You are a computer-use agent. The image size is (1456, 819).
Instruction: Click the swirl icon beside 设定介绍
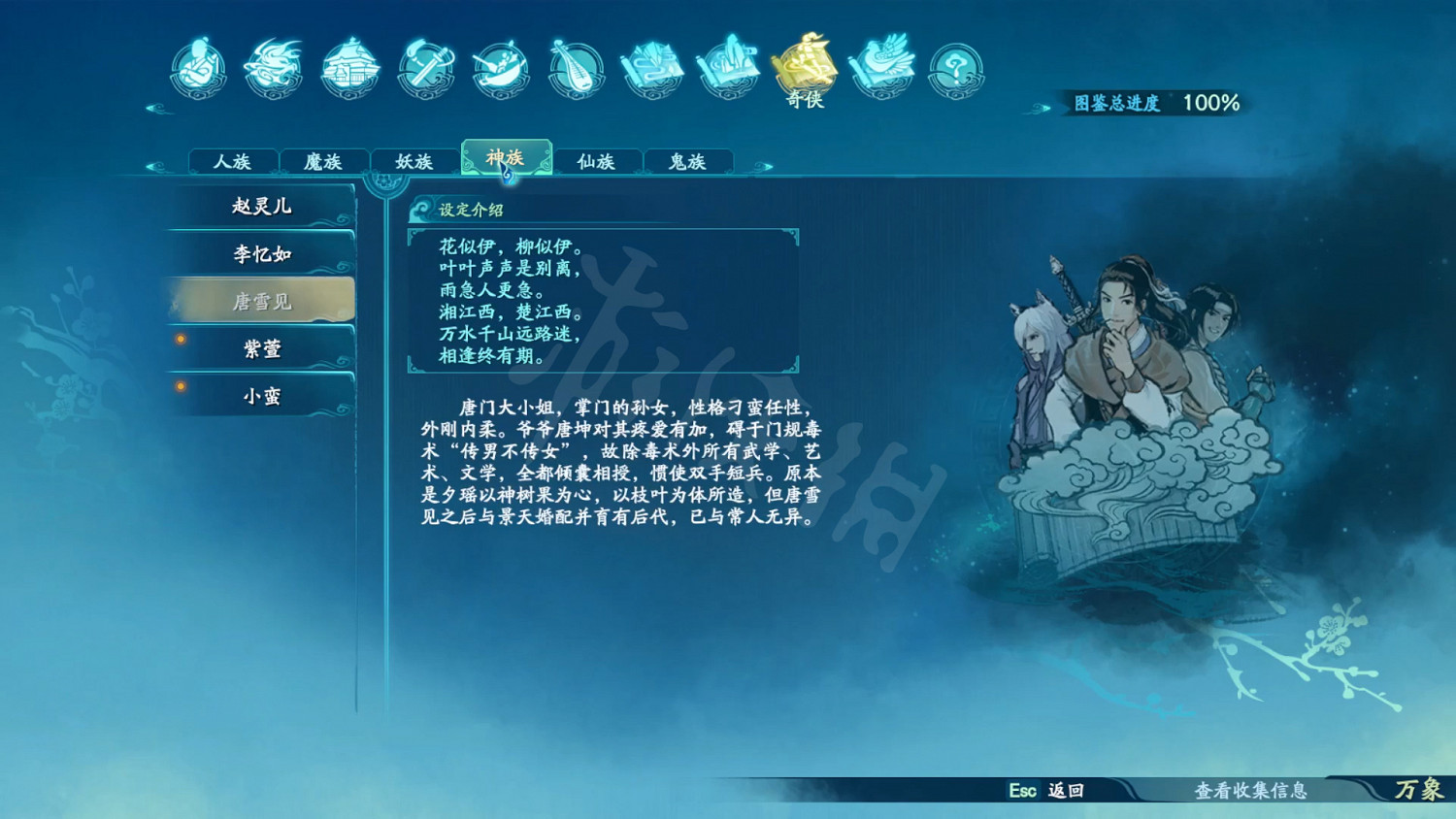(x=421, y=207)
